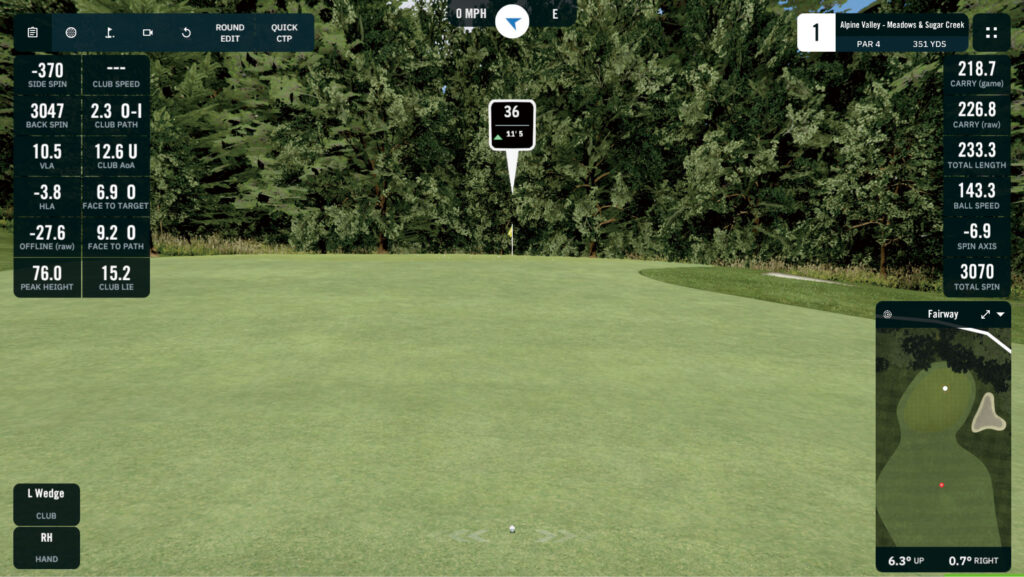Click the grid menu button top right
The width and height of the screenshot is (1024, 577).
coord(991,32)
